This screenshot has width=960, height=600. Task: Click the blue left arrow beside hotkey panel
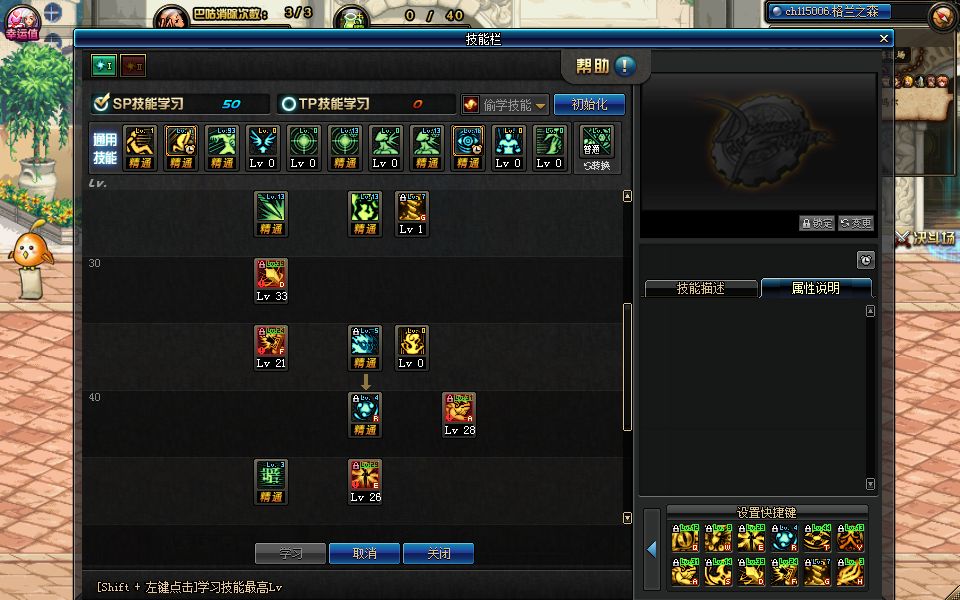[651, 549]
